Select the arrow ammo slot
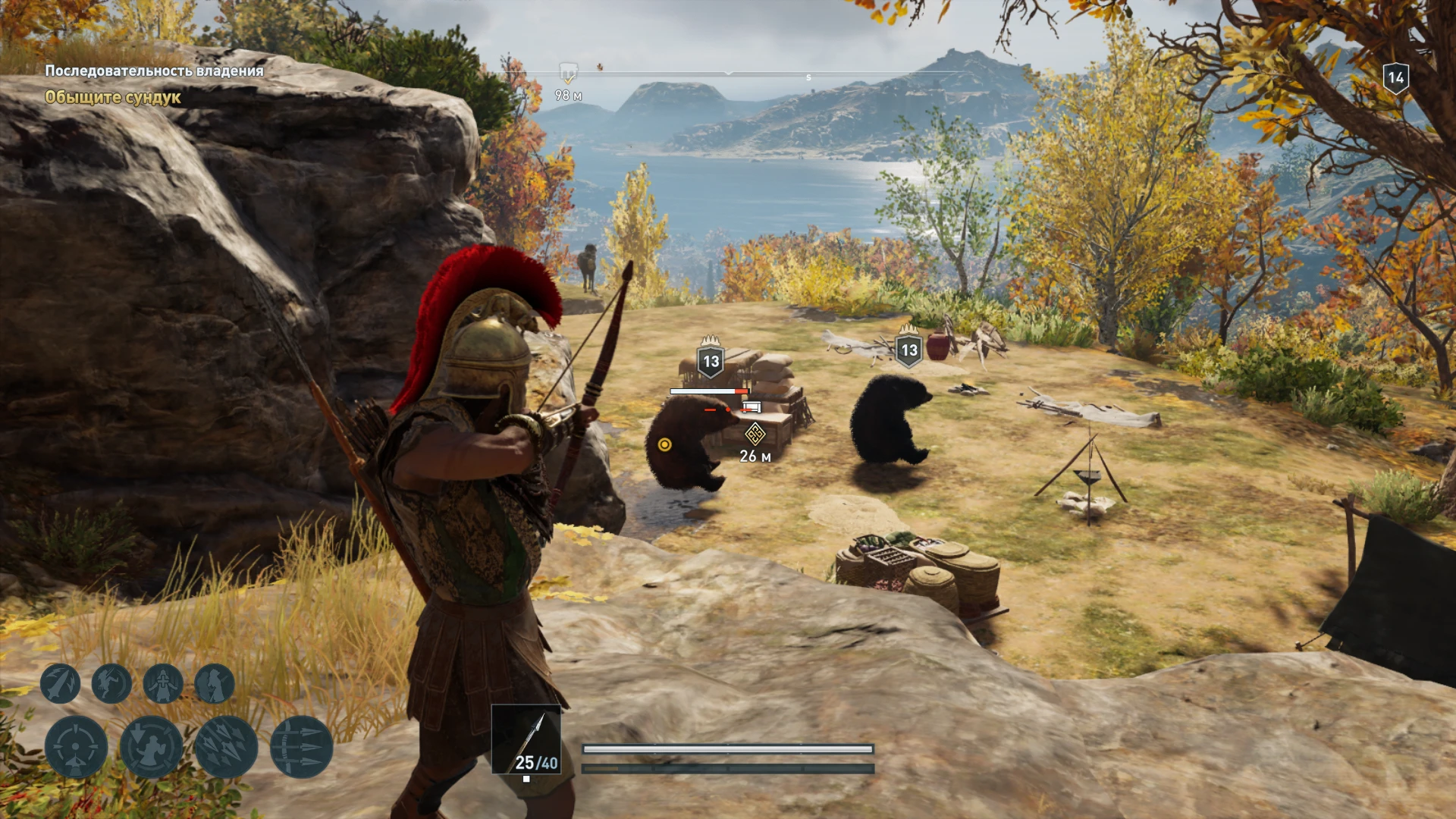This screenshot has height=819, width=1456. click(526, 739)
